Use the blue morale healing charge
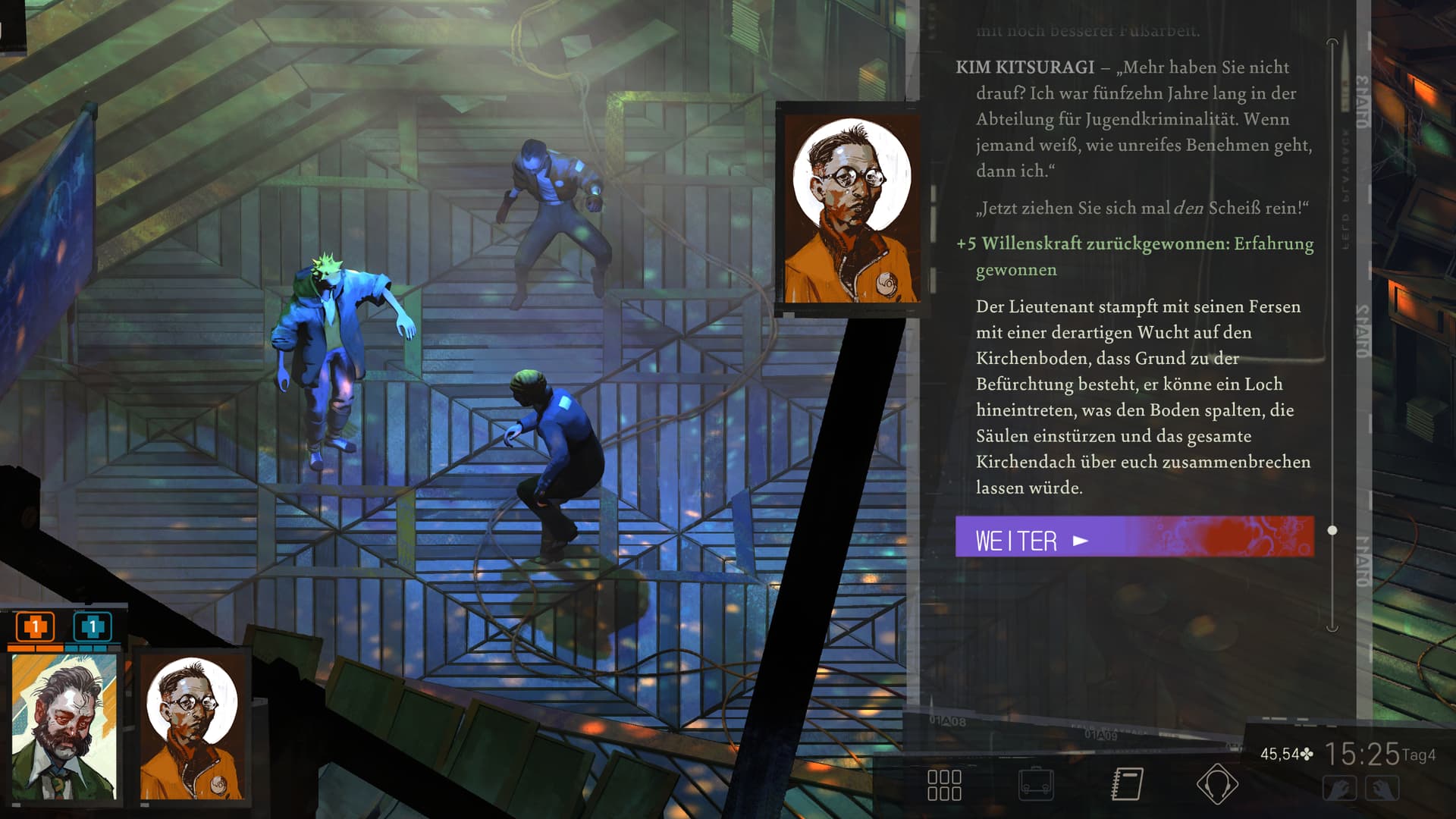Image resolution: width=1456 pixels, height=819 pixels. (x=93, y=627)
